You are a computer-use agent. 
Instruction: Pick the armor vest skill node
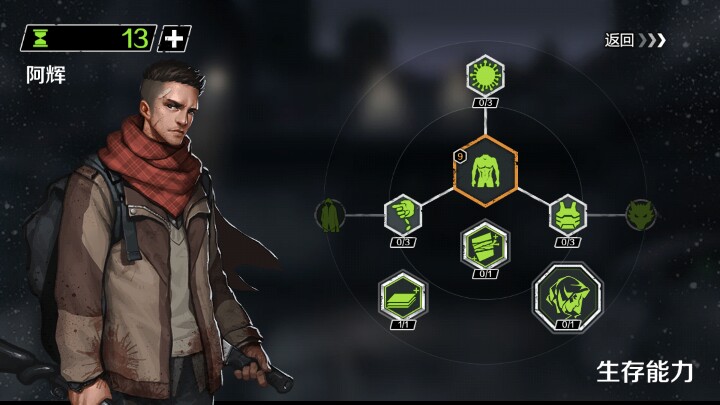pyautogui.click(x=567, y=213)
